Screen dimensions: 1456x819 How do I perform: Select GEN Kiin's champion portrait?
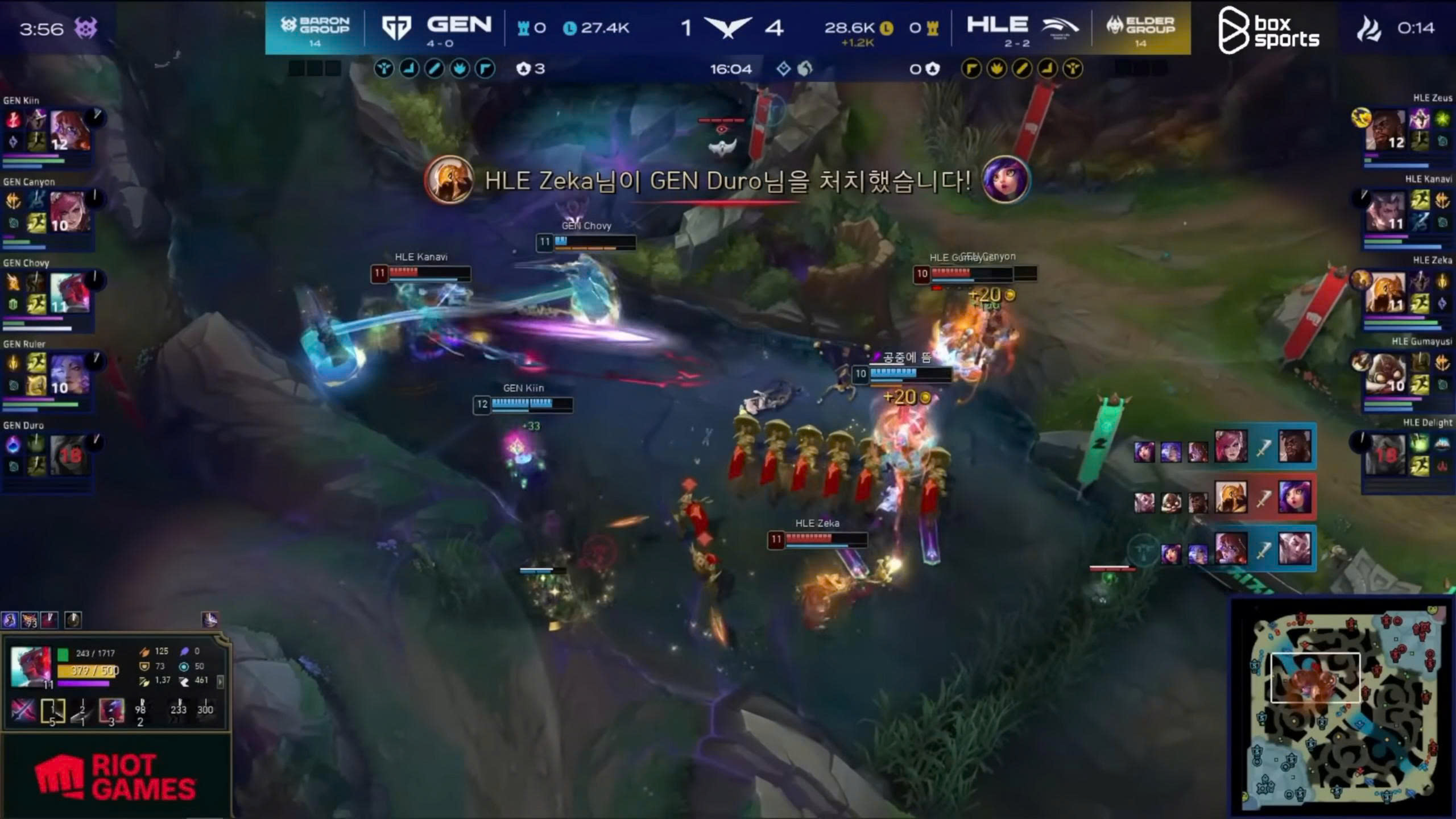point(69,131)
